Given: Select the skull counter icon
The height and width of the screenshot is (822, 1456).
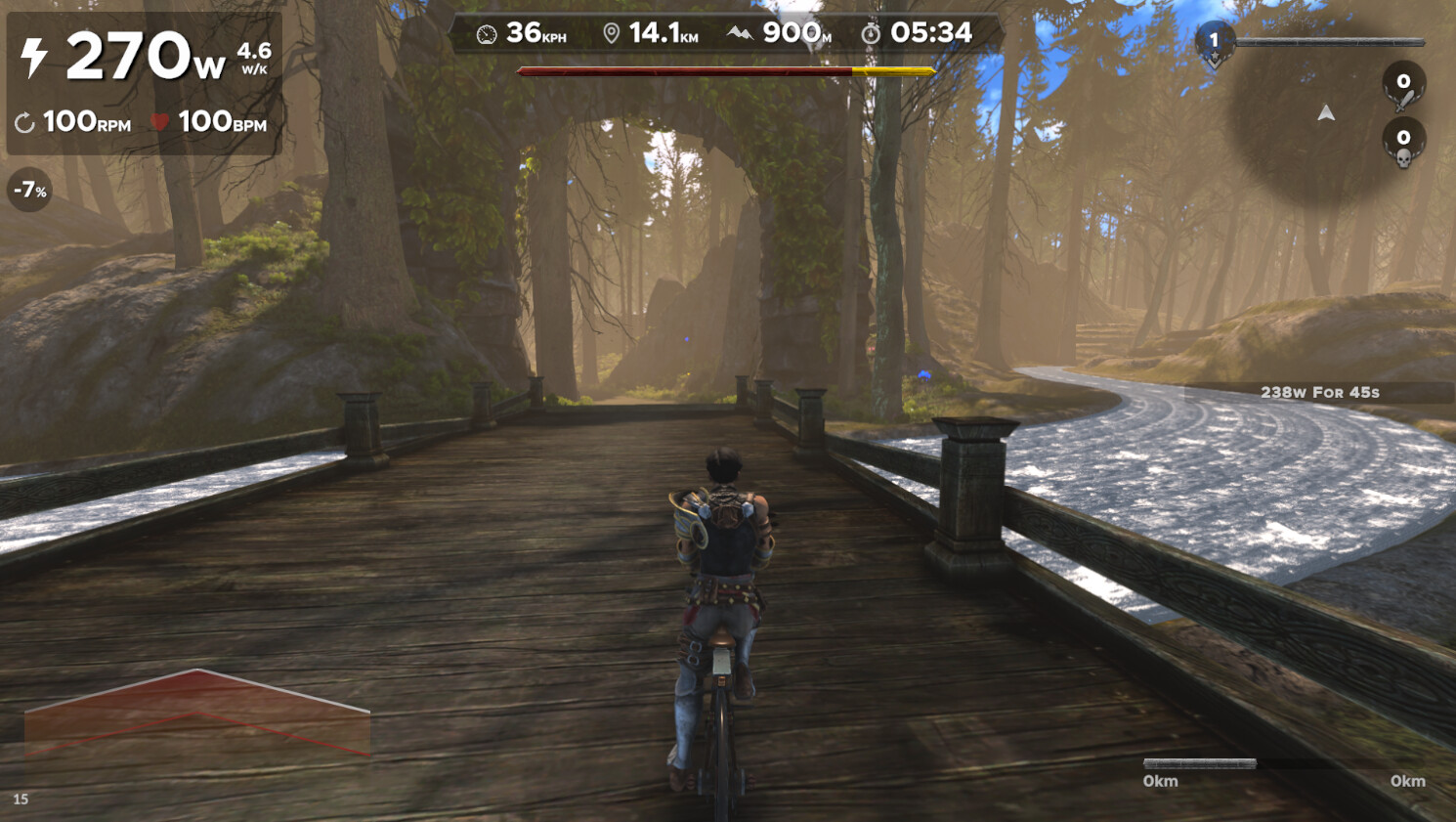Looking at the screenshot, I should click(1403, 144).
